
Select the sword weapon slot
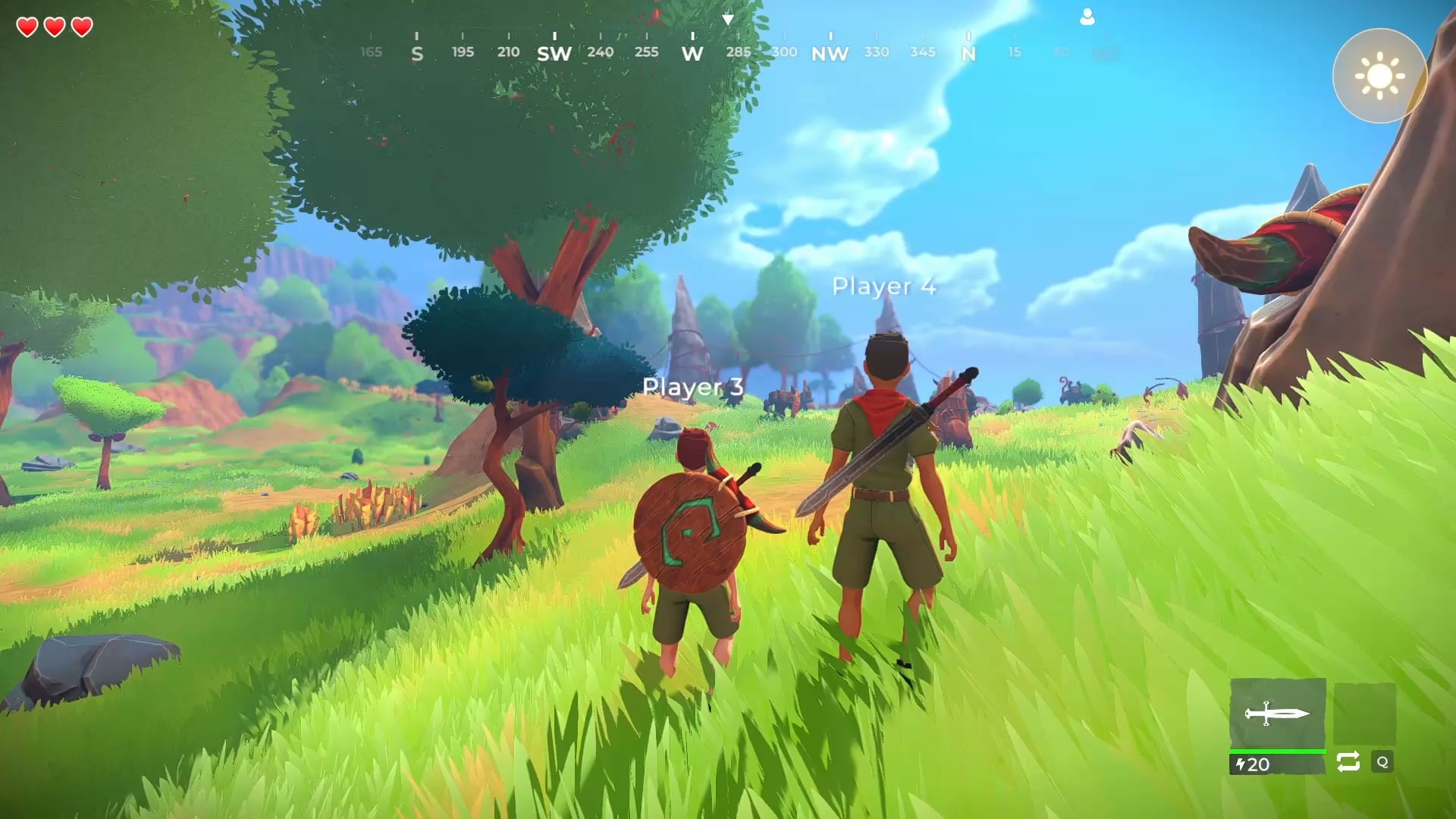[1277, 714]
